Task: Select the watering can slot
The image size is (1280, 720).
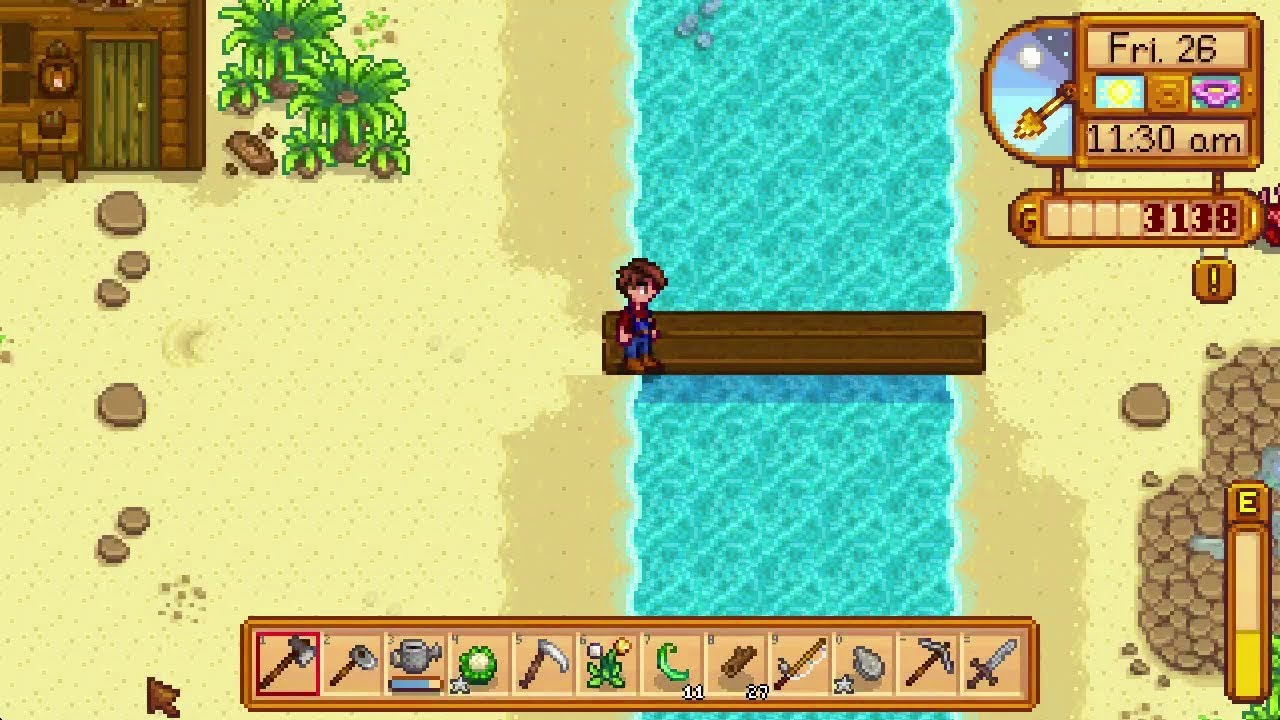Action: click(x=416, y=663)
